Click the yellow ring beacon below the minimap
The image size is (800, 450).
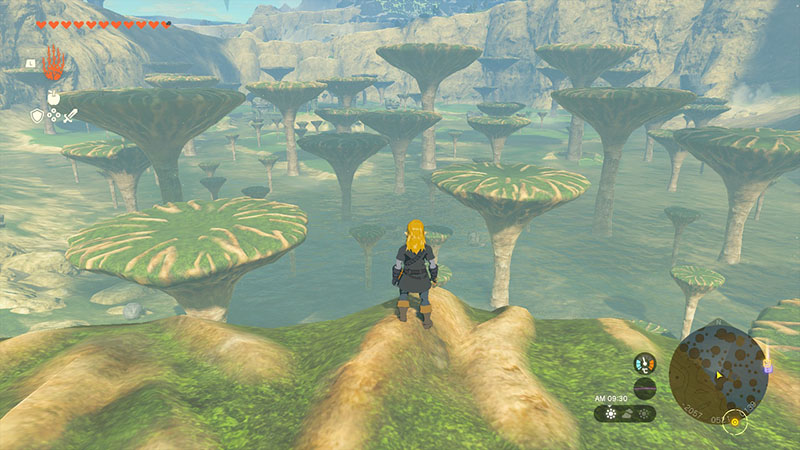pyautogui.click(x=737, y=421)
